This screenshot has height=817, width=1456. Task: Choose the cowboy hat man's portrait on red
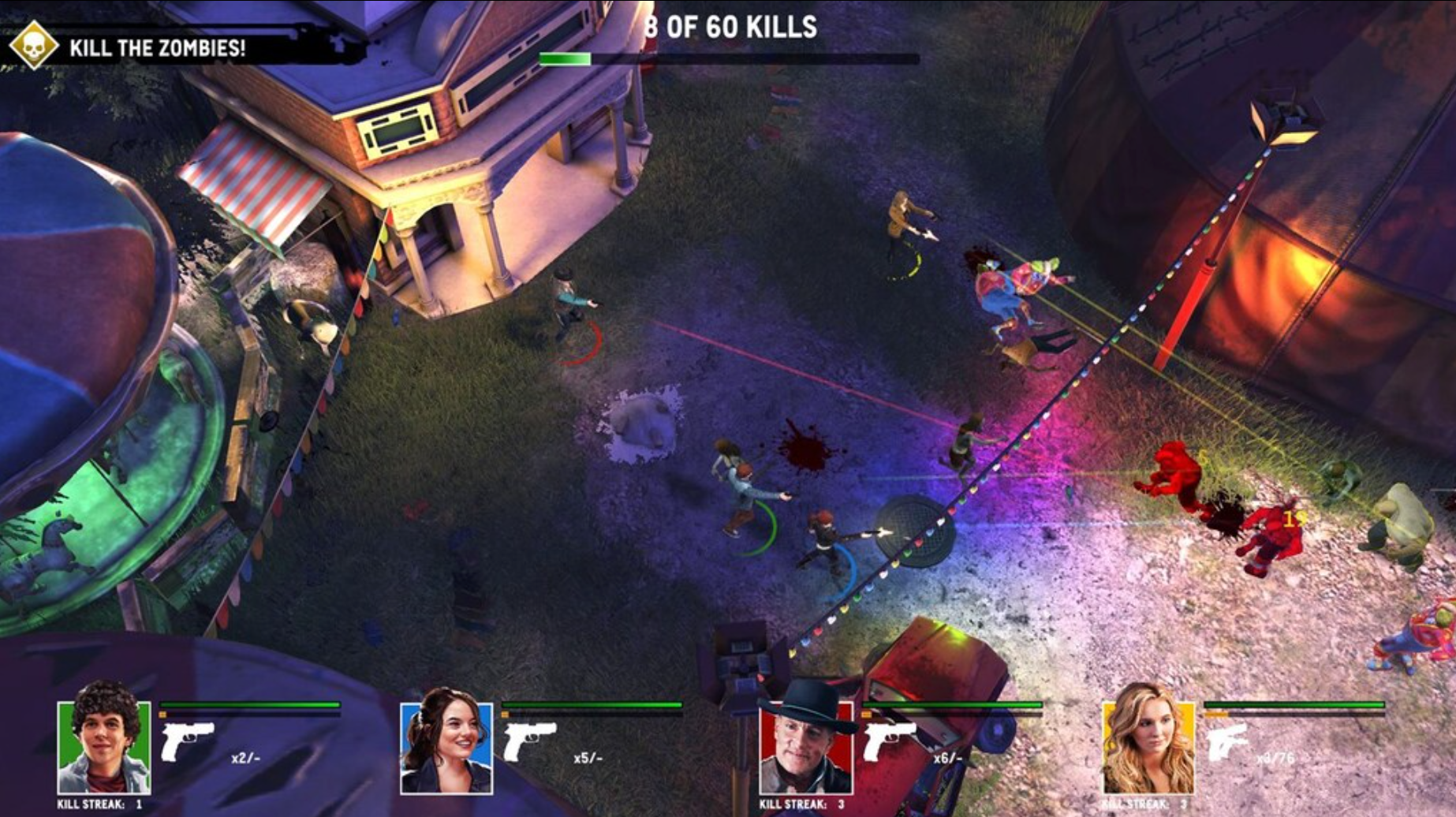(x=805, y=746)
